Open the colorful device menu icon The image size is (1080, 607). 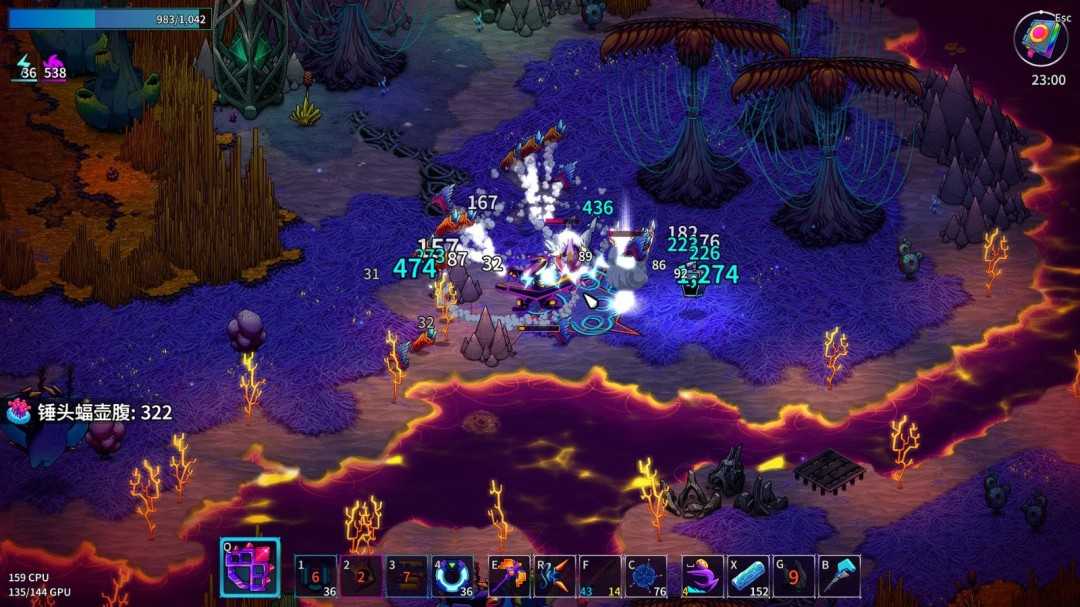(1040, 39)
